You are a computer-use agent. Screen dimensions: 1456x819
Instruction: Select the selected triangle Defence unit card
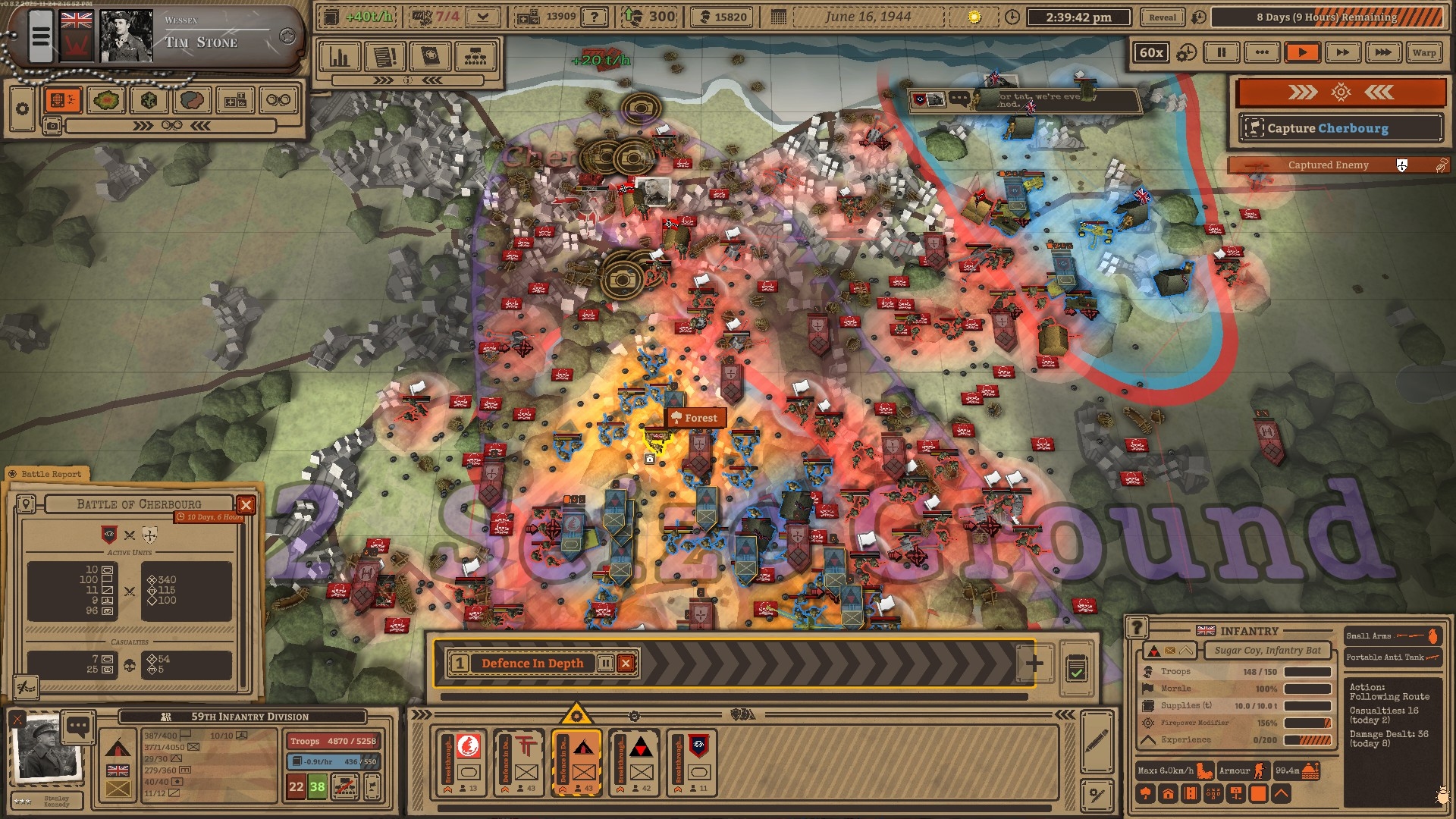tap(577, 764)
